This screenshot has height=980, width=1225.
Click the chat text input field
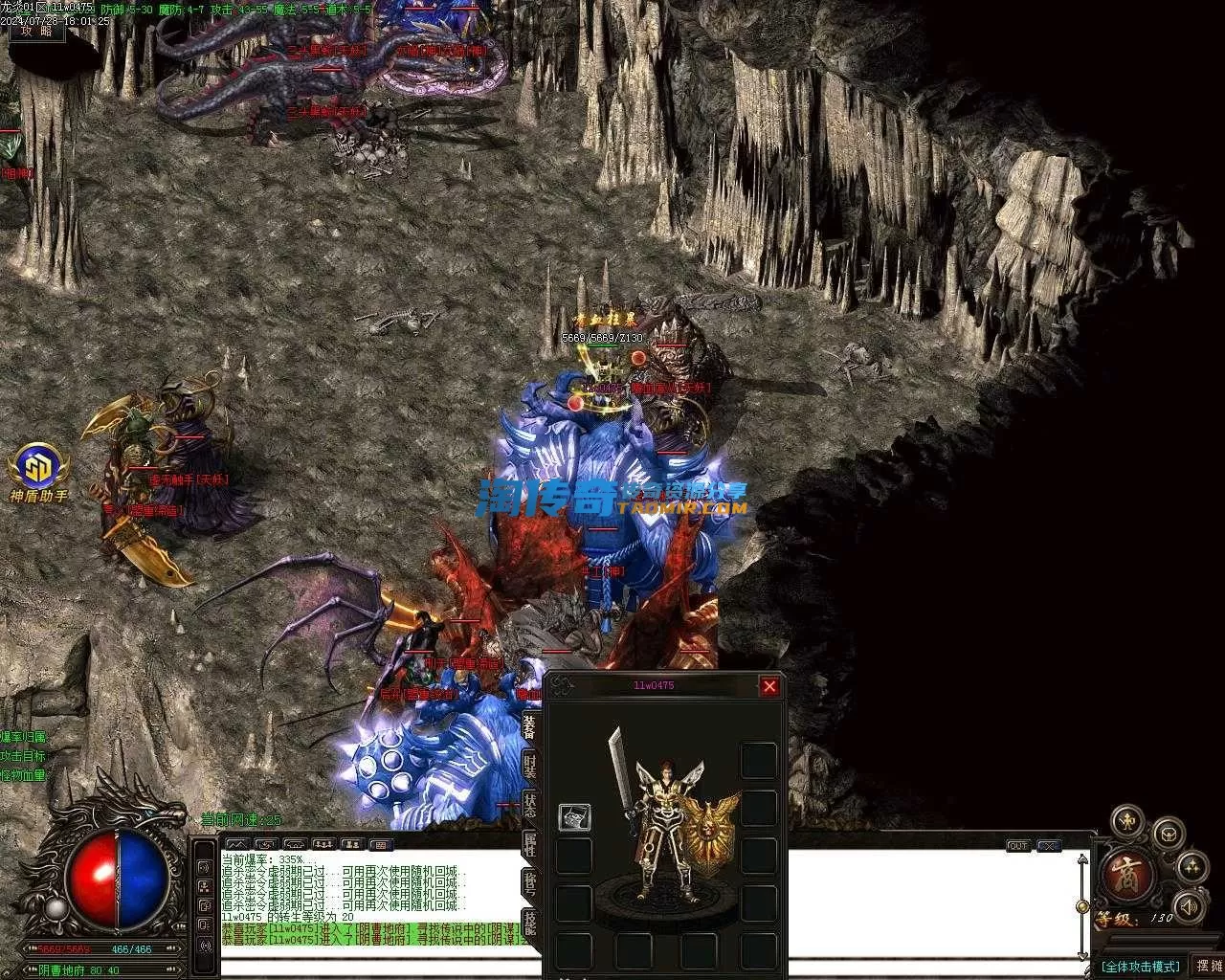click(x=383, y=967)
